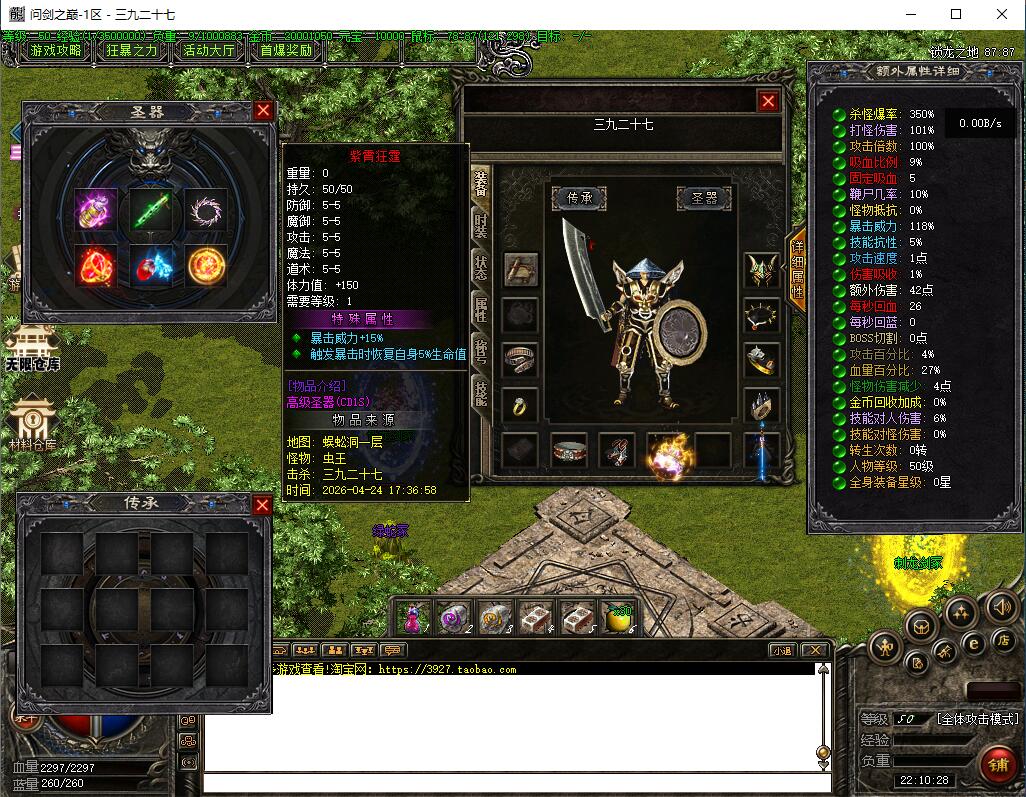Close the game window
This screenshot has height=797, width=1026.
1003,14
